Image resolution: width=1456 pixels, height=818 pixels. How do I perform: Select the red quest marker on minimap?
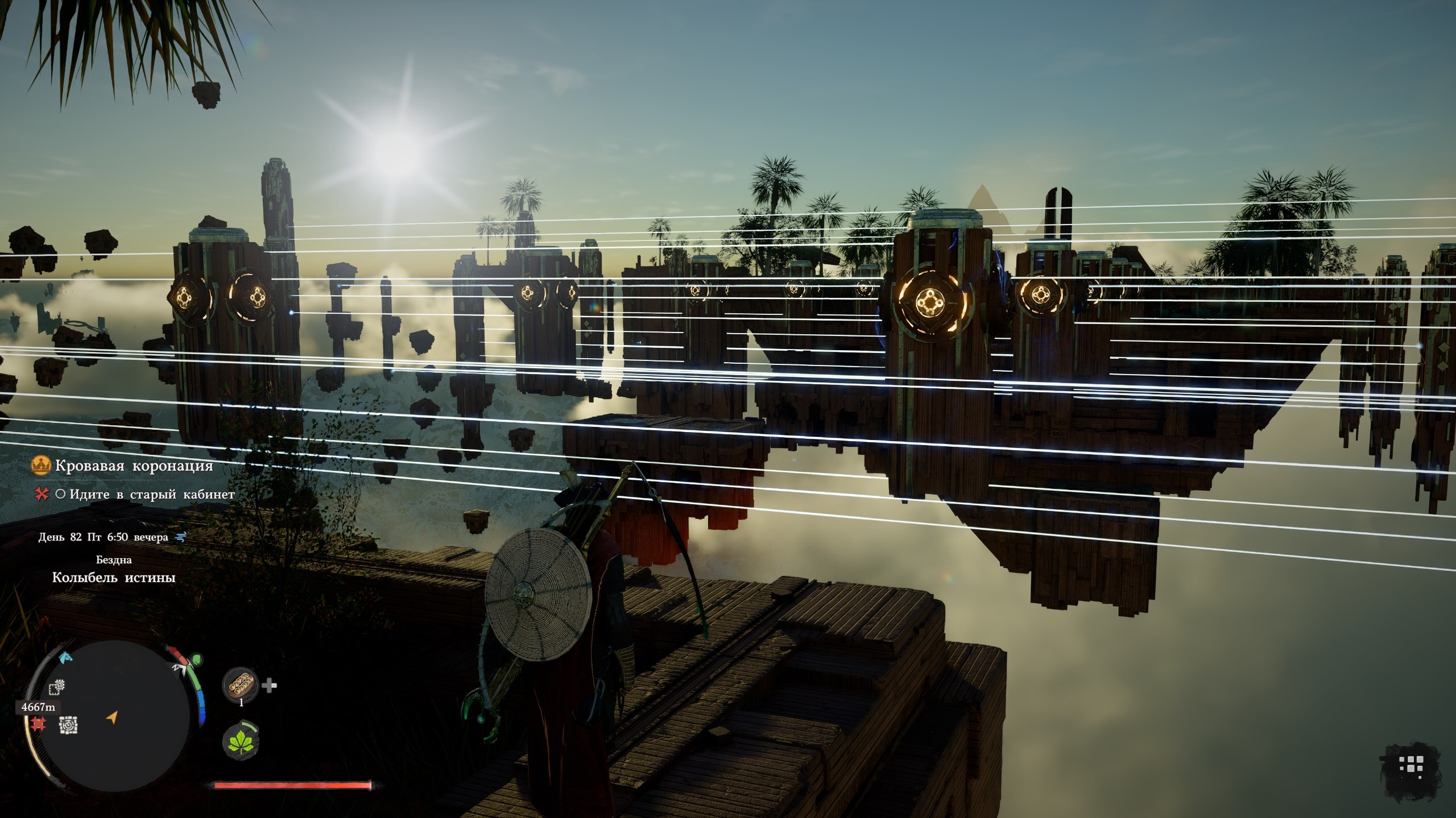pos(39,724)
